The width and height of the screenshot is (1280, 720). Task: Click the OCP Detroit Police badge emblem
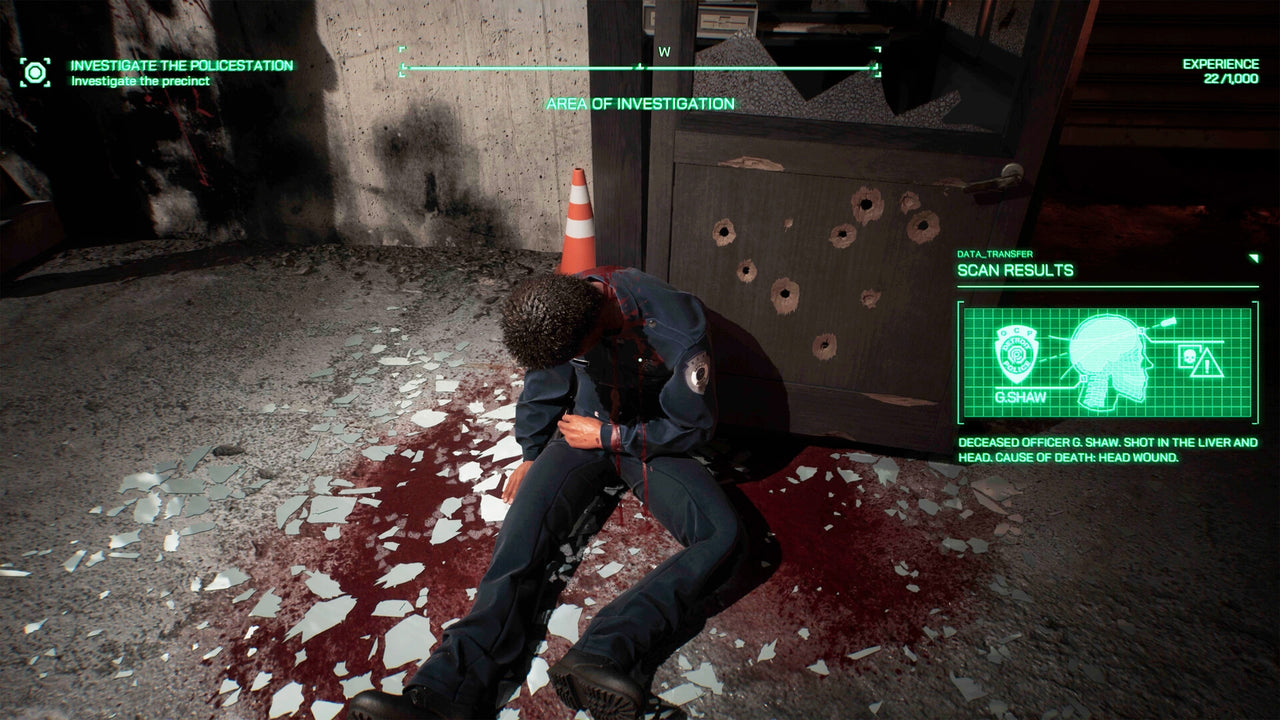pos(1016,355)
